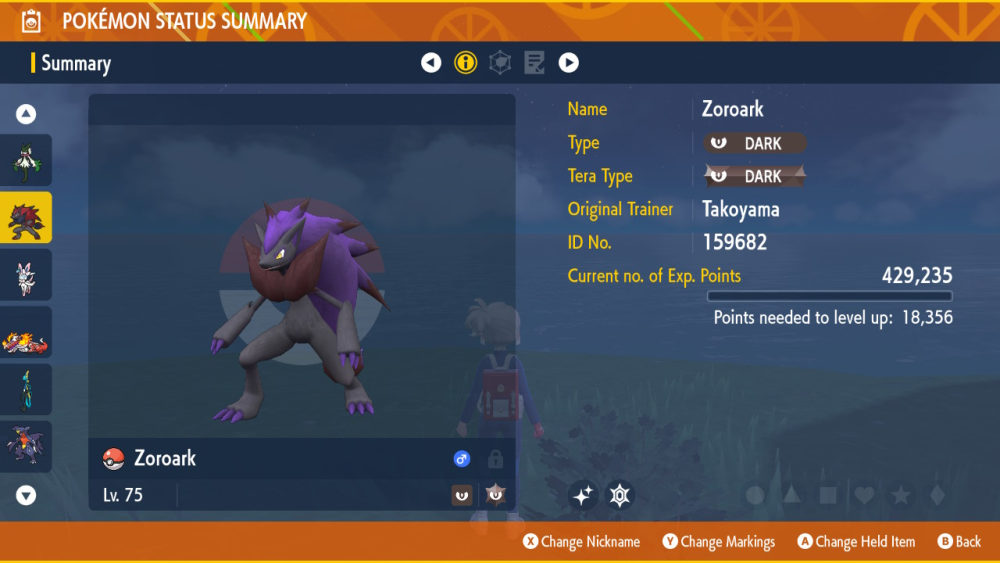Go to the next summary page with right arrow
The width and height of the screenshot is (1000, 563).
[568, 63]
